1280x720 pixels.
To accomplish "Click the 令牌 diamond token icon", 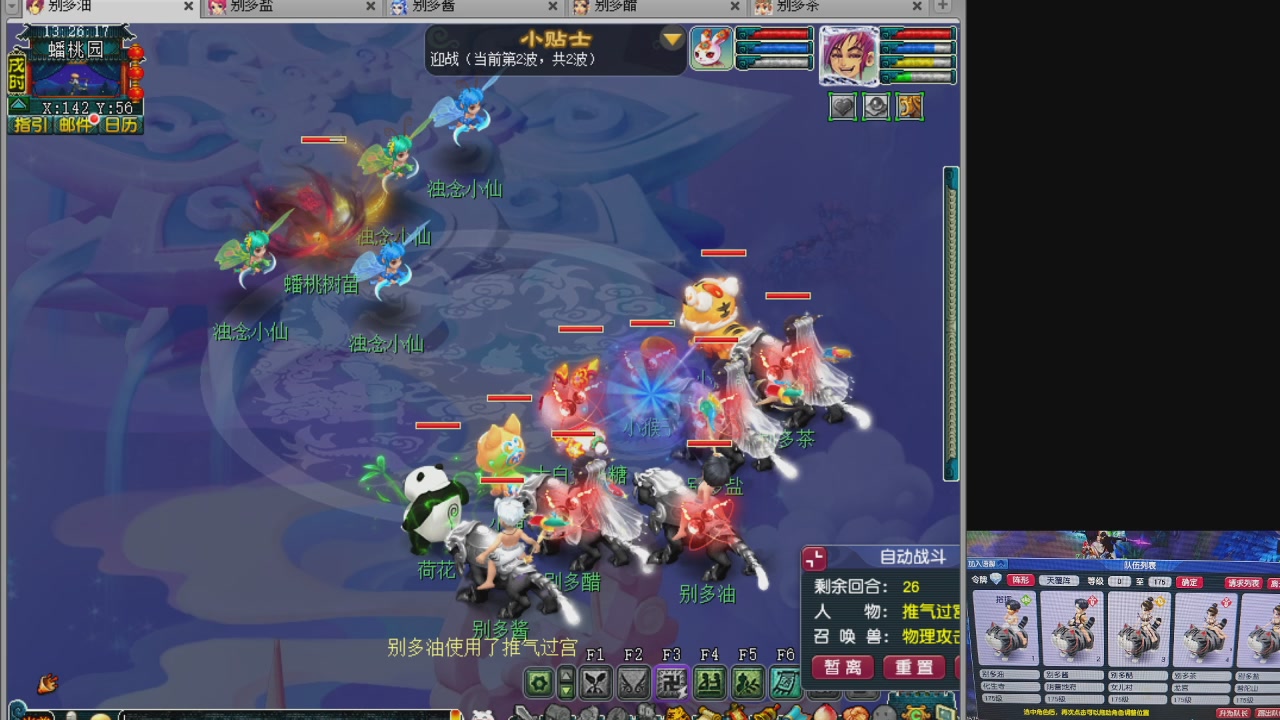I will pyautogui.click(x=996, y=581).
